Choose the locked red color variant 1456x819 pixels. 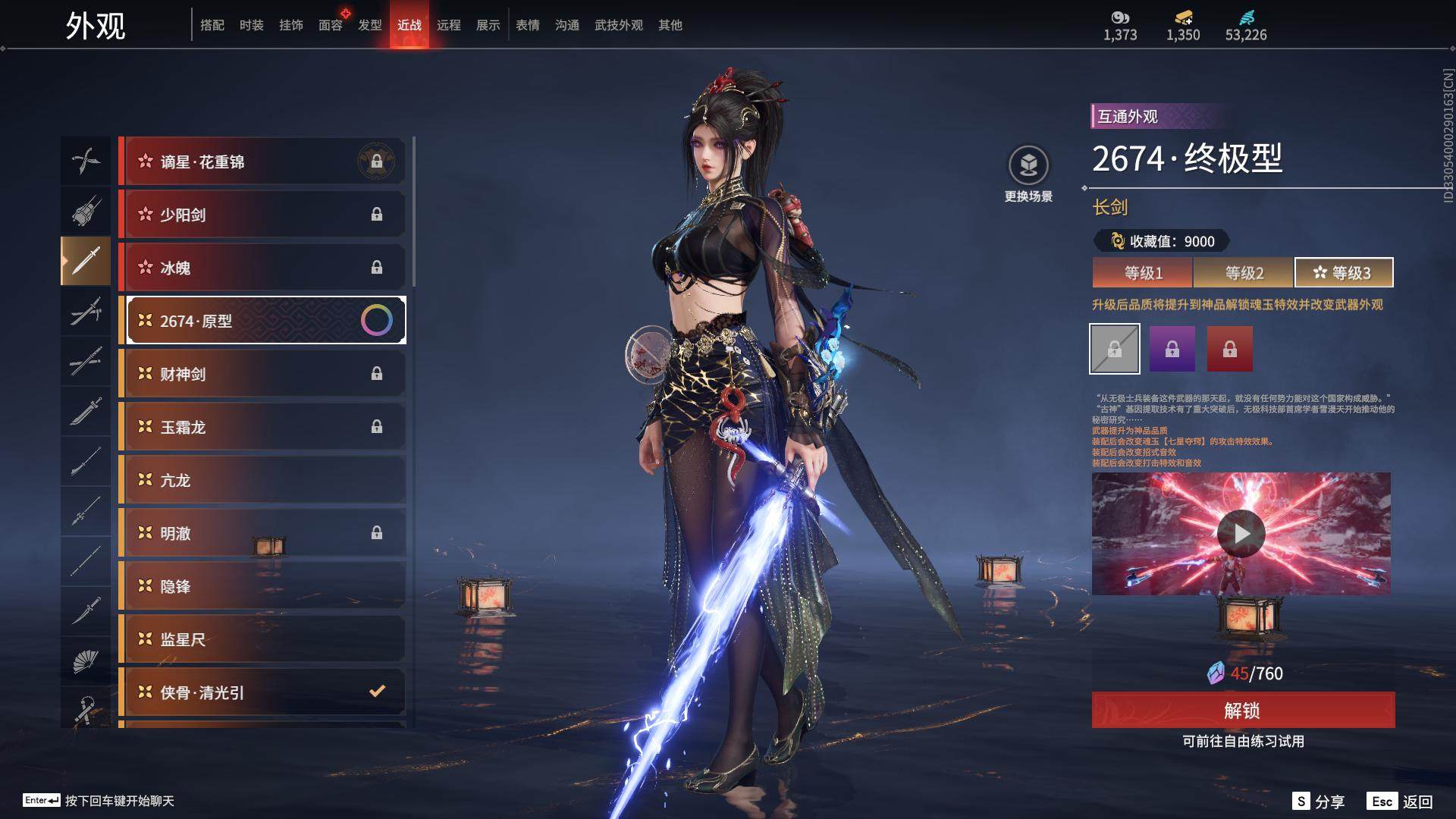coord(1229,349)
